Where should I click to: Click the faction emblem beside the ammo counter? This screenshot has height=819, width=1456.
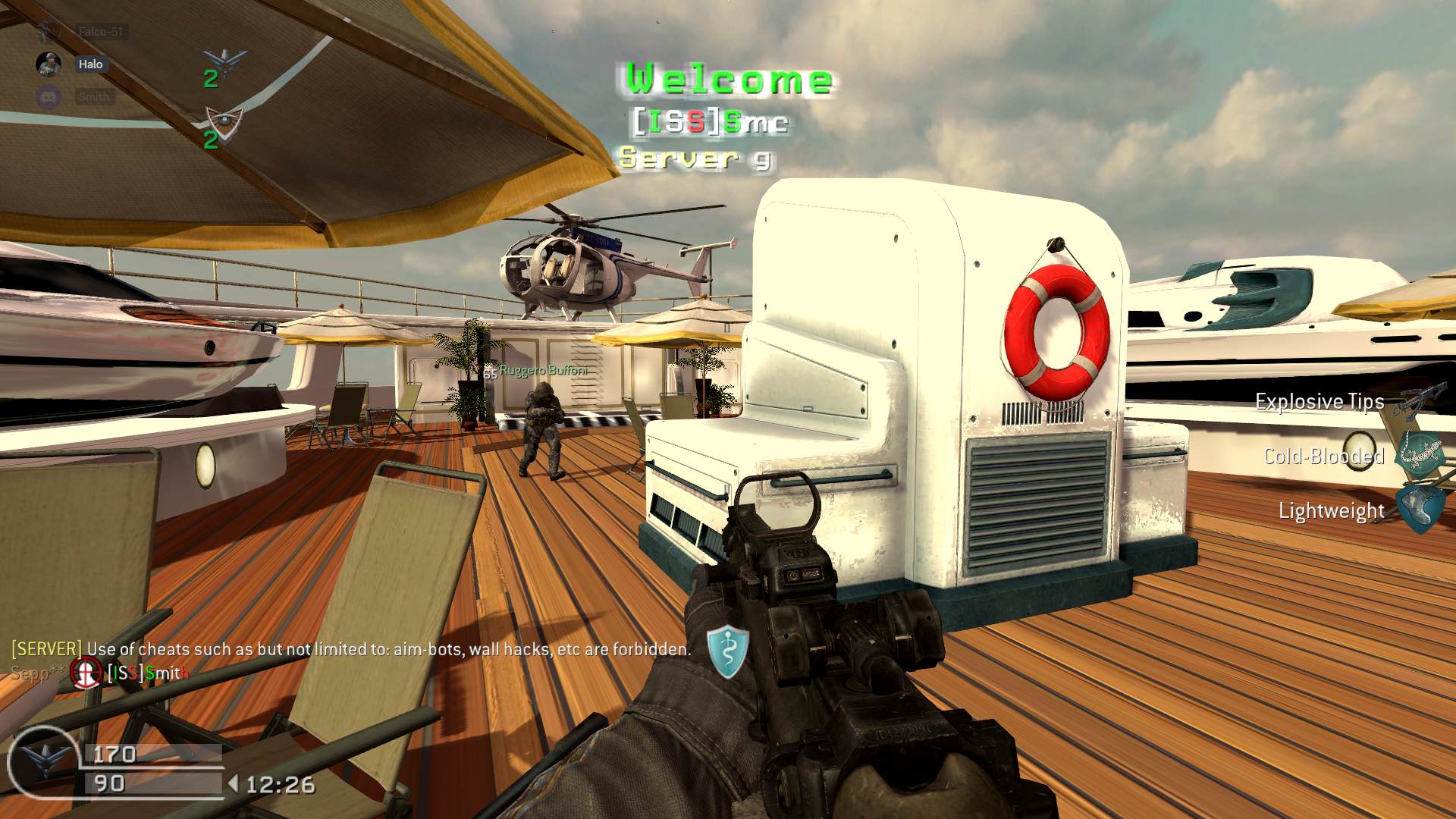coord(43,761)
